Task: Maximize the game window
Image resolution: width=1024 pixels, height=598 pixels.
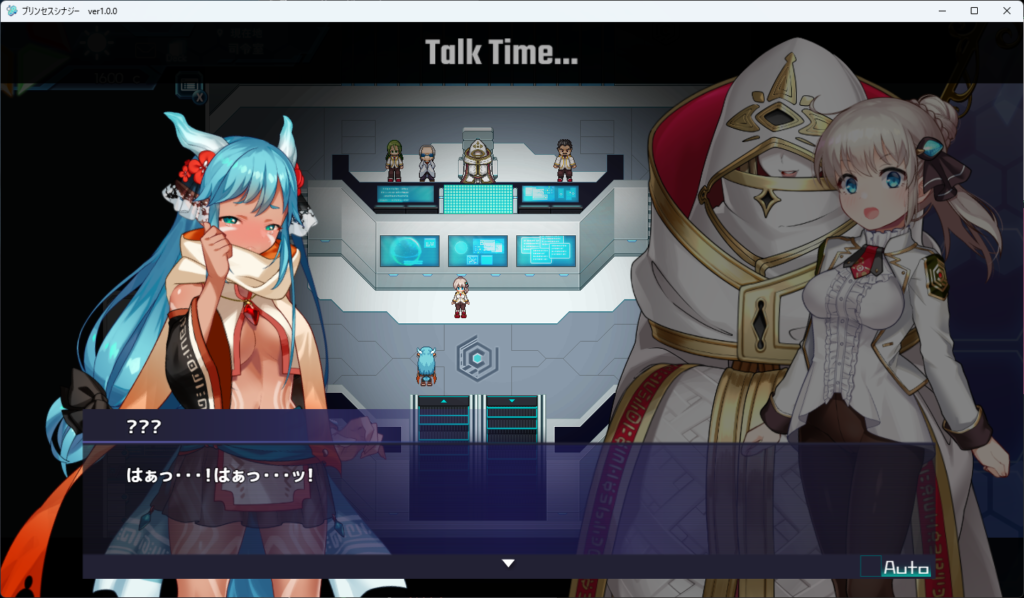Action: [x=974, y=10]
